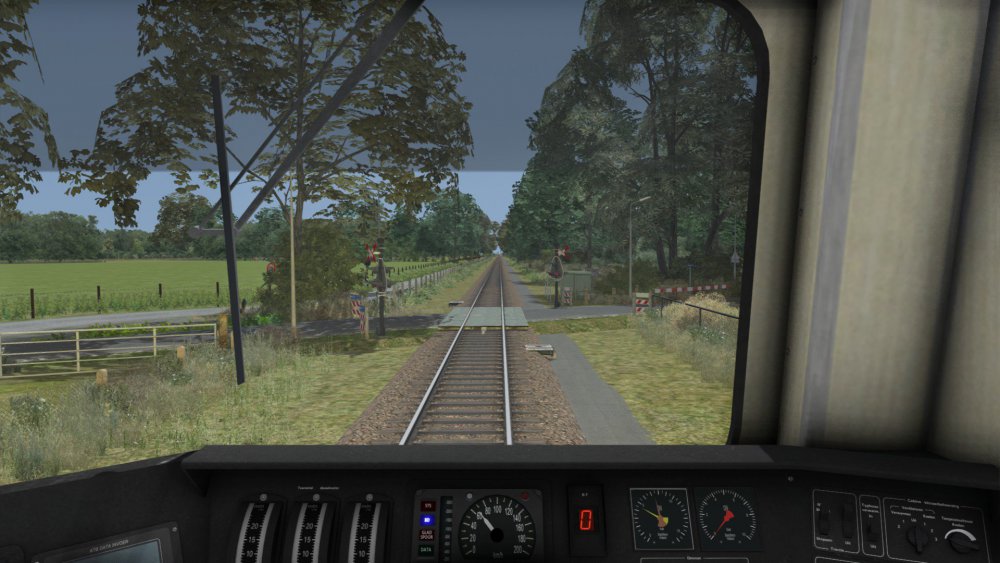This screenshot has height=563, width=1000.
Task: Adjust the temperature knob with white arc
Action: tap(961, 541)
